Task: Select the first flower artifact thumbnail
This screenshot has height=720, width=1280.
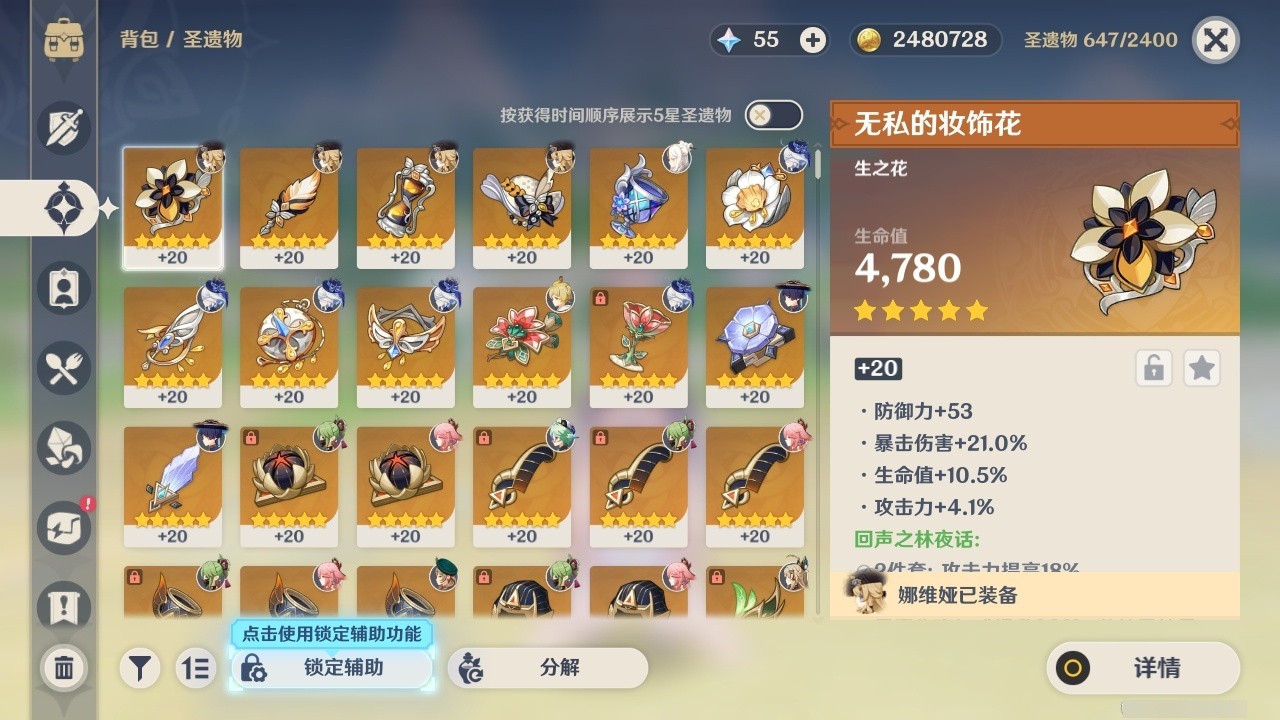Action: pyautogui.click(x=174, y=205)
